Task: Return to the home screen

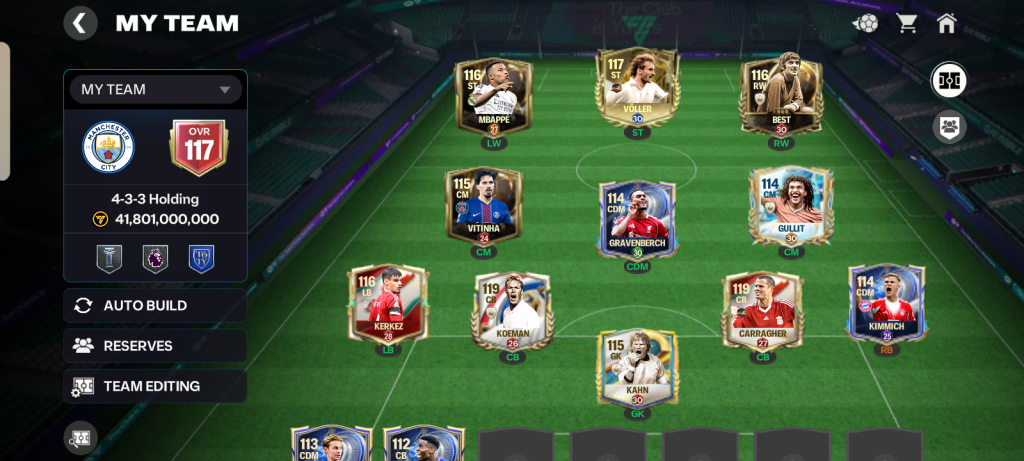Action: [x=947, y=23]
